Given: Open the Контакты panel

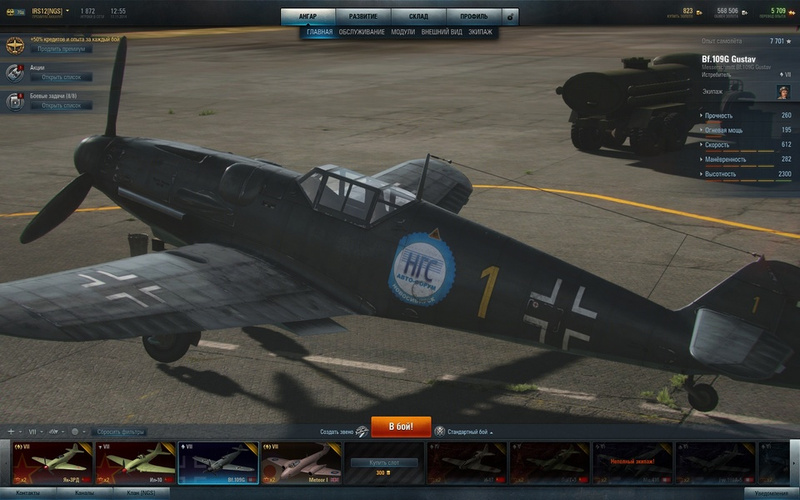Looking at the screenshot, I should [x=28, y=494].
